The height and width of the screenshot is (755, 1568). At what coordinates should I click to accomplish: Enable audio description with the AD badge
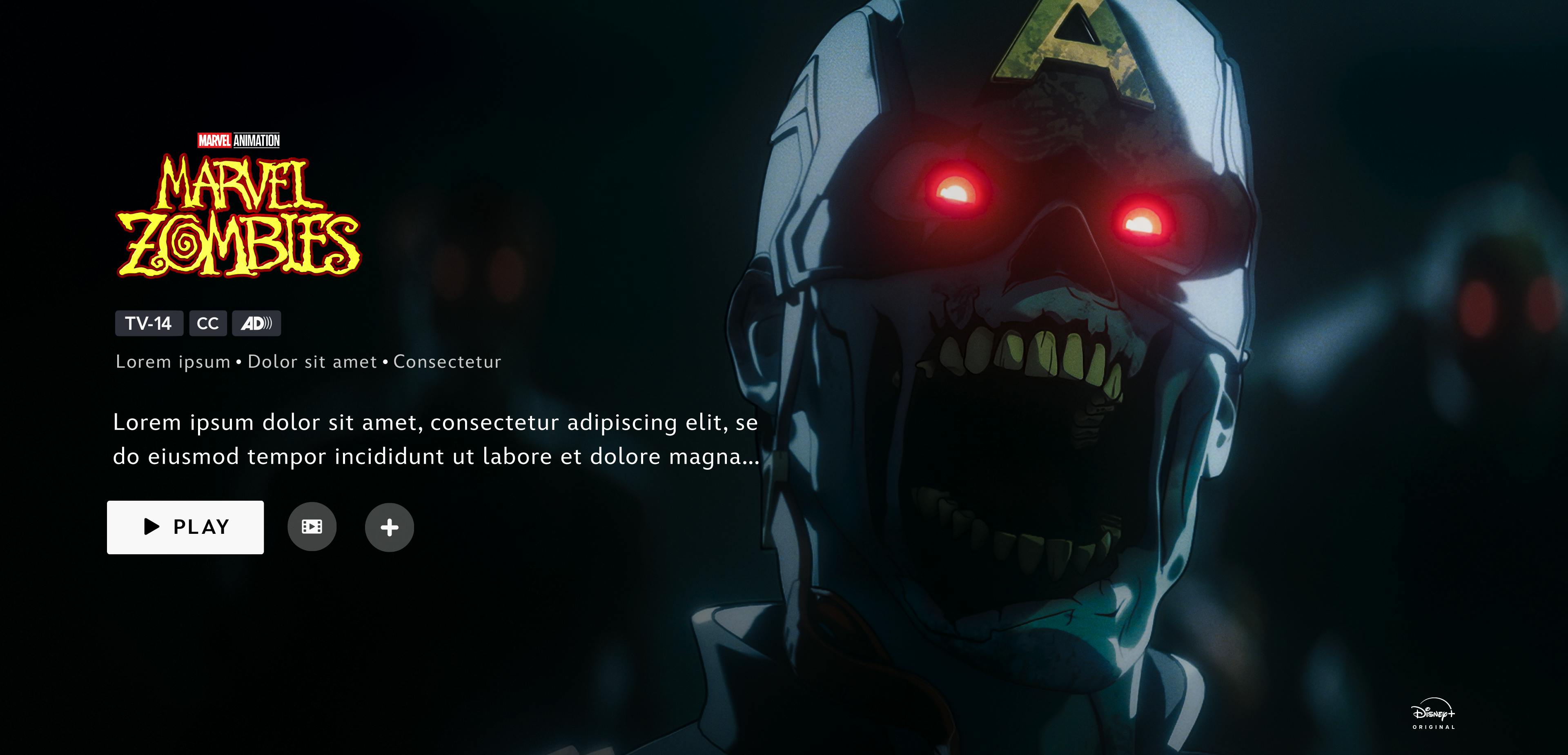click(x=257, y=323)
